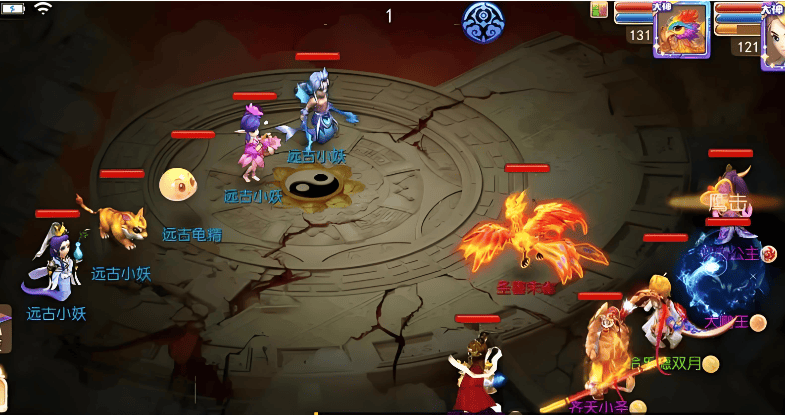Viewport: 785px width, 415px height.
Task: Select the player character portrait
Action: (774, 33)
